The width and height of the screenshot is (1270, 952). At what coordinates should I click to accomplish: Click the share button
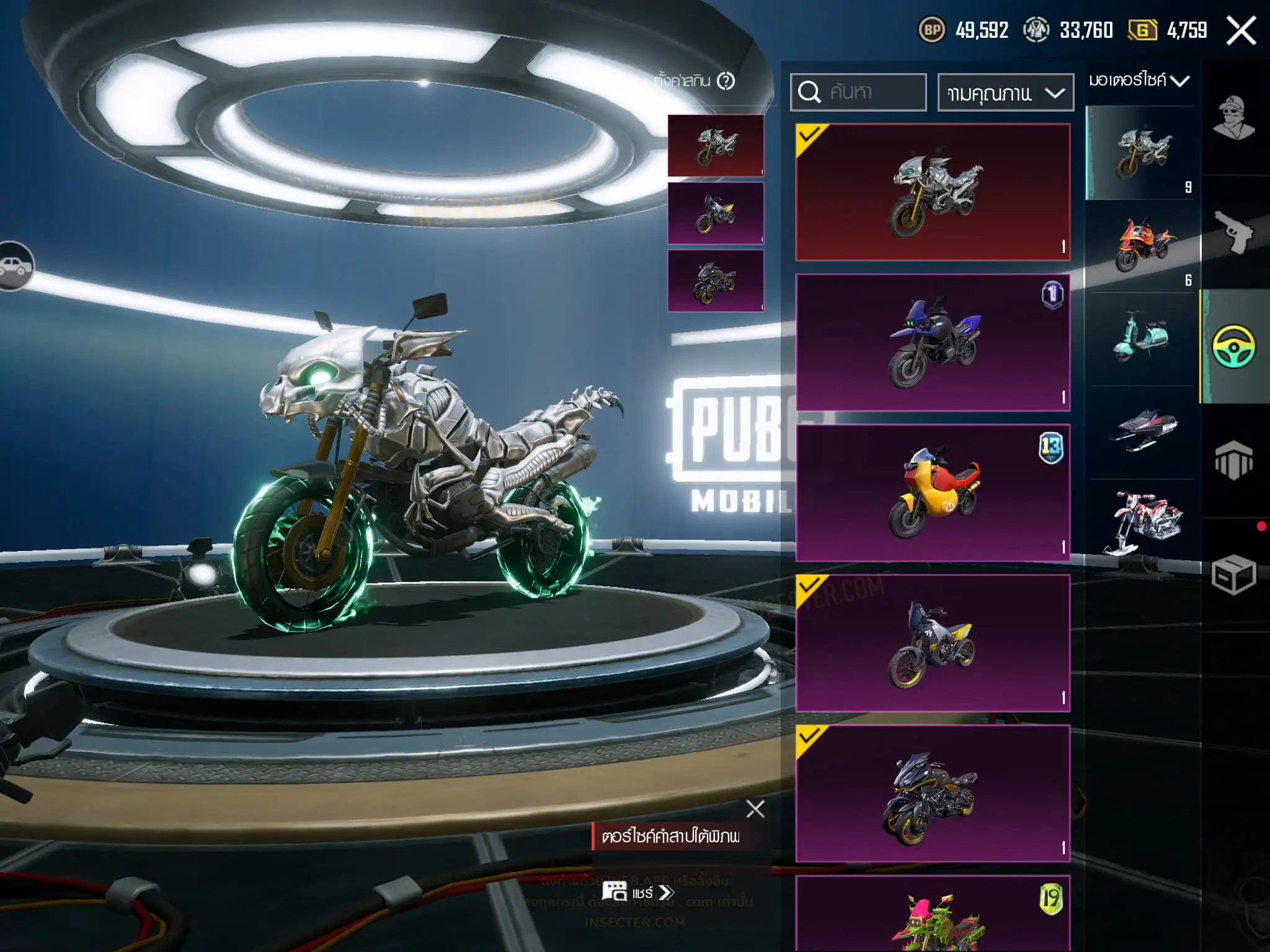coord(639,892)
